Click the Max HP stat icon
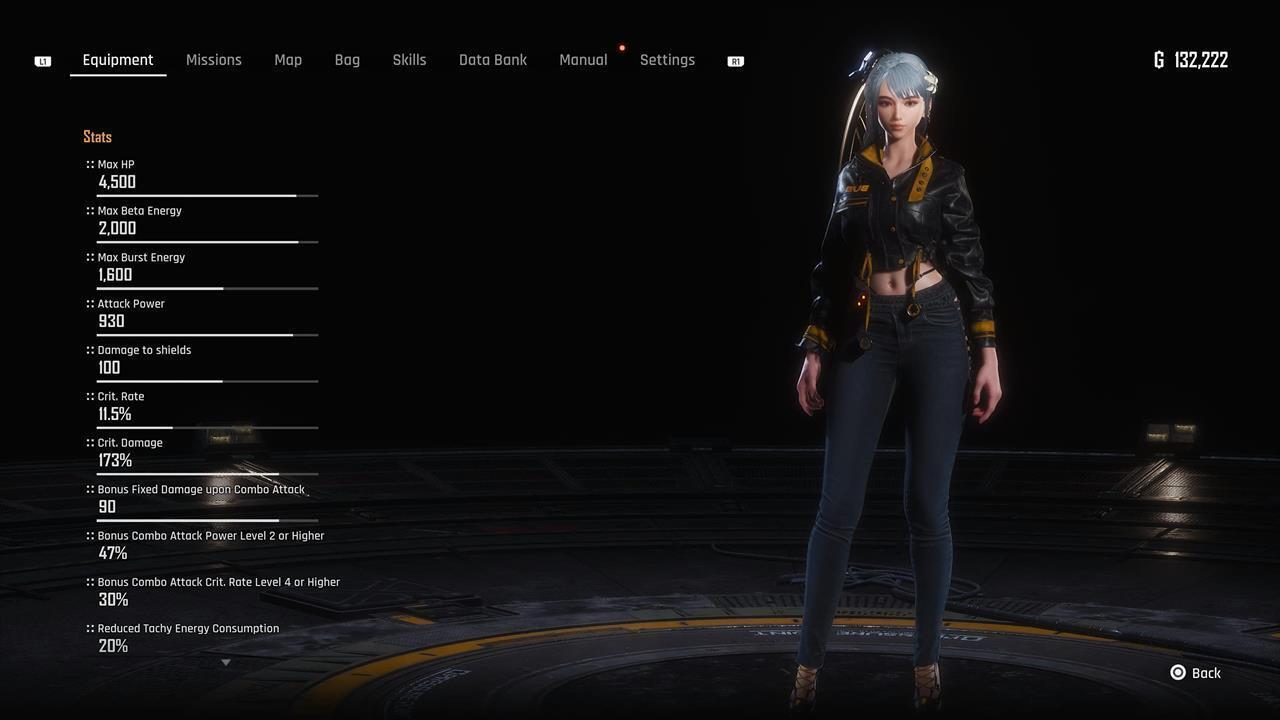This screenshot has height=720, width=1280. 89,164
